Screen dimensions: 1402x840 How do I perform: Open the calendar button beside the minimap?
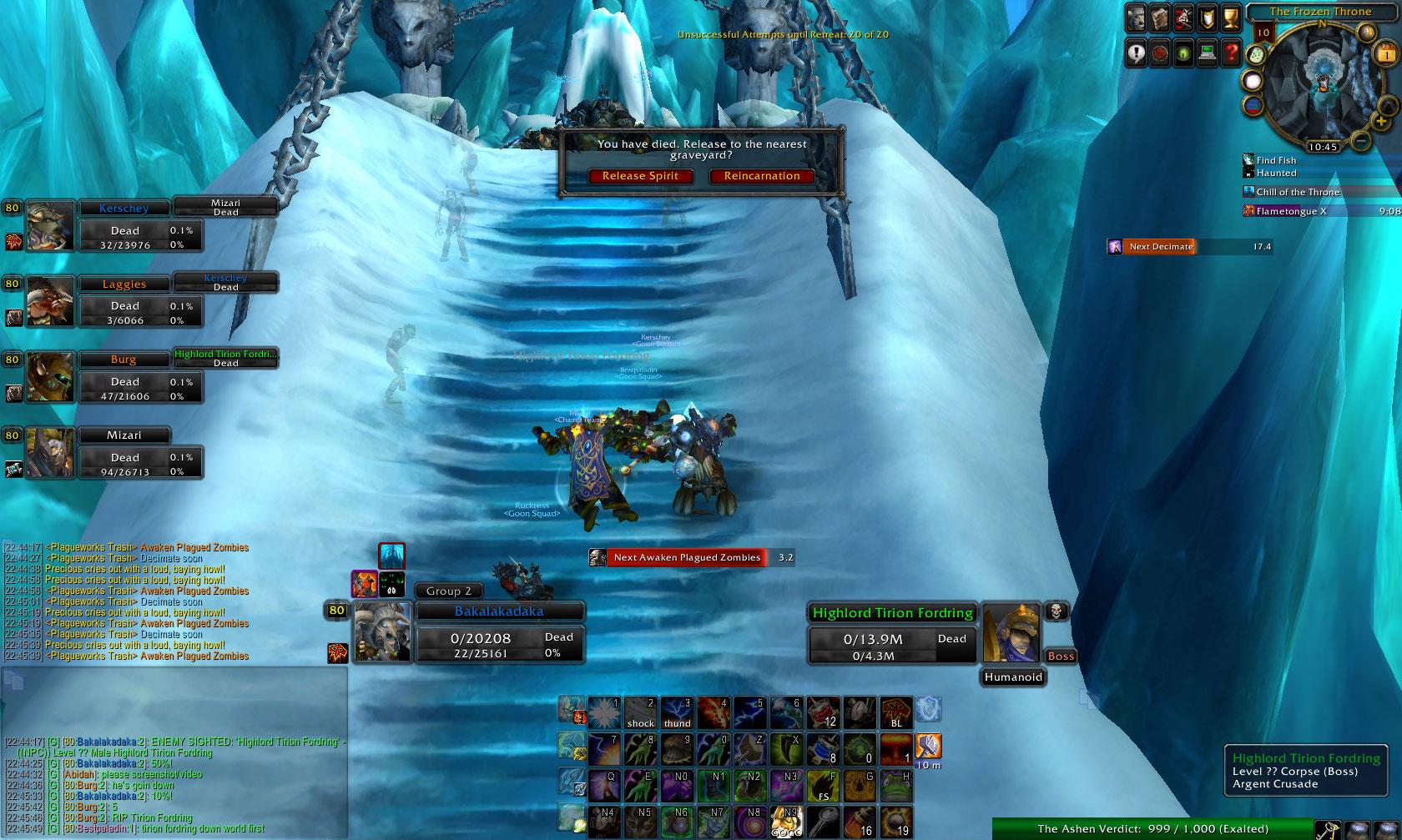(x=1385, y=55)
